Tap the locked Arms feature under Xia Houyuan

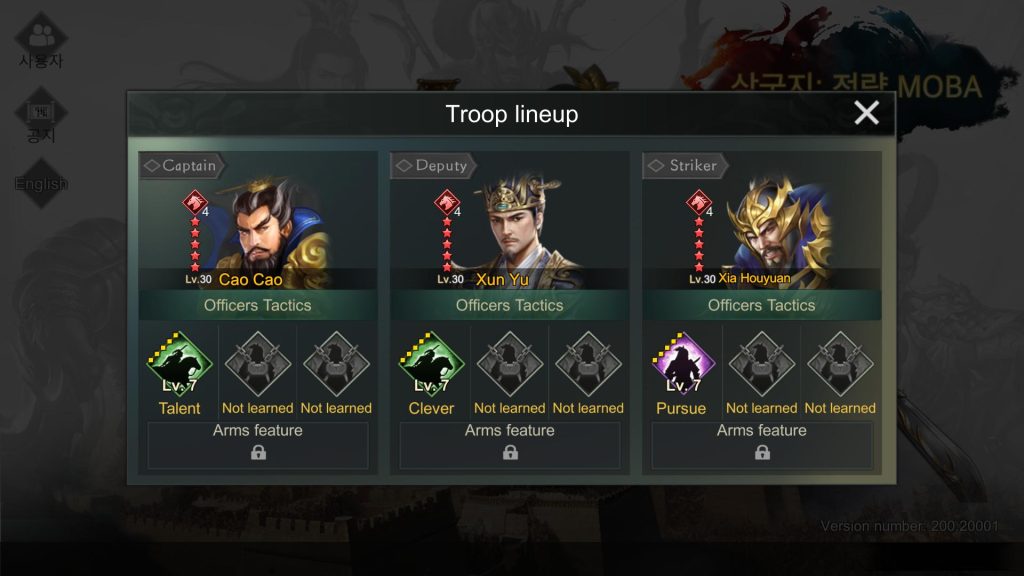[x=762, y=445]
